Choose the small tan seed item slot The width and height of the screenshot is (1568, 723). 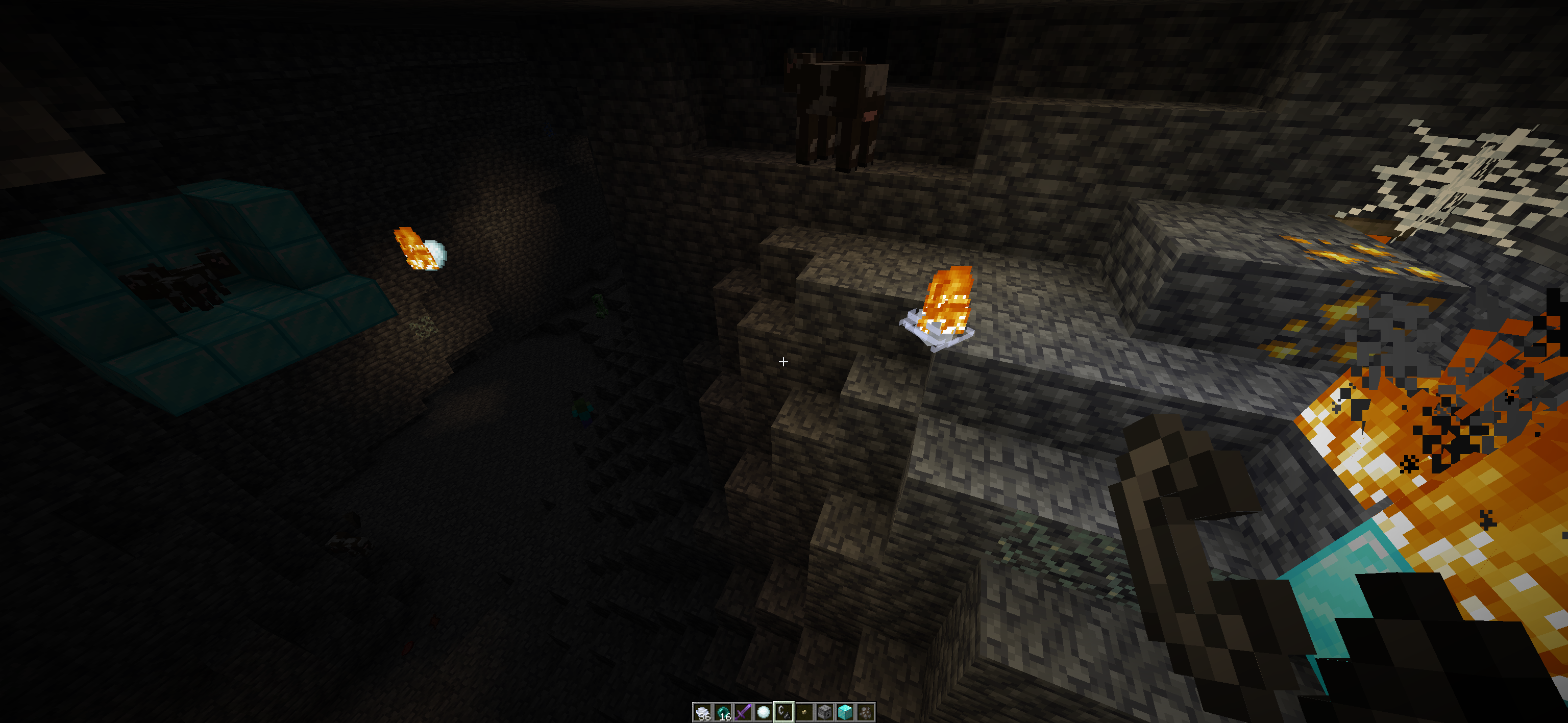804,711
